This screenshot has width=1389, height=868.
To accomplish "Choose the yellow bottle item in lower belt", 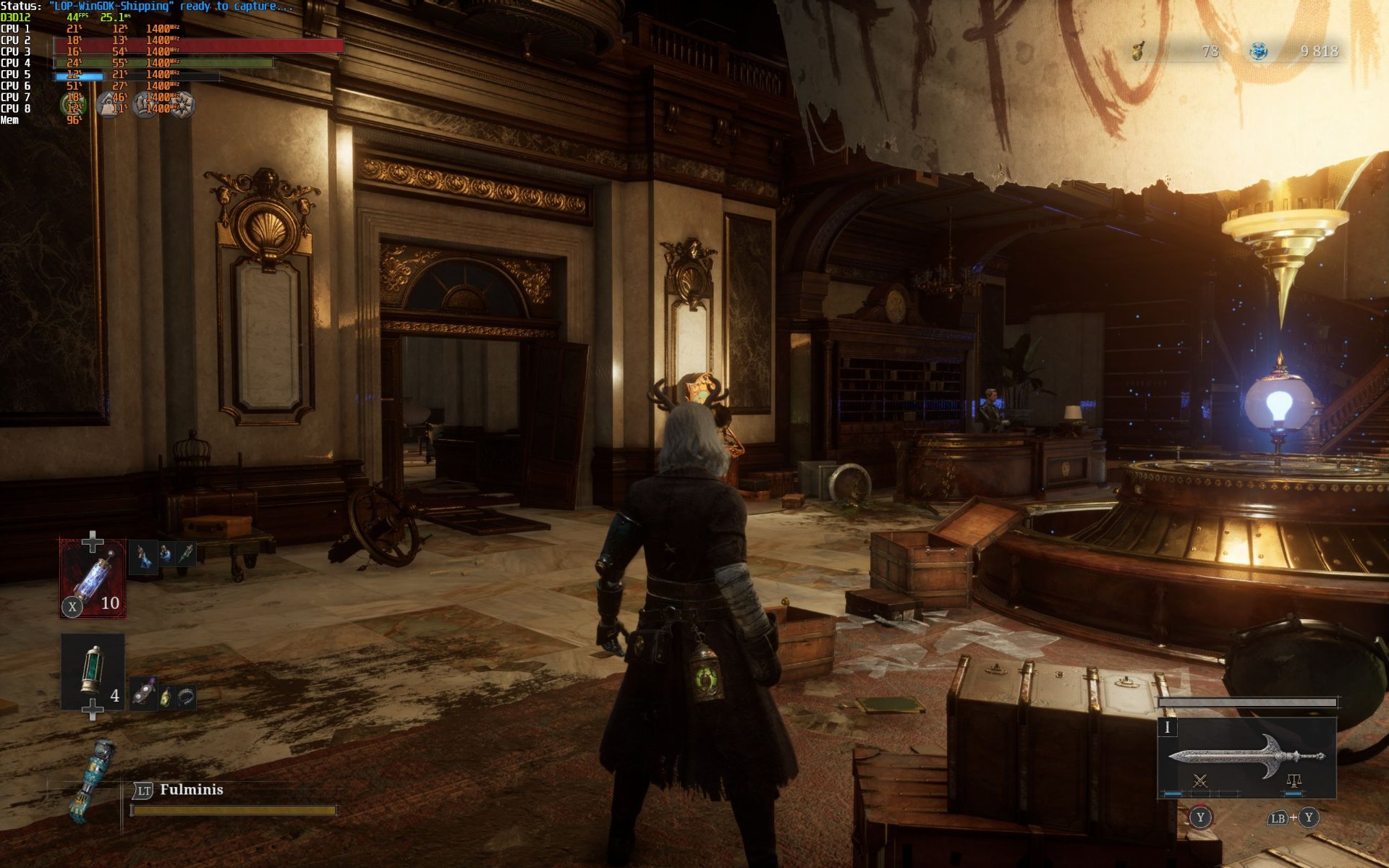I will (166, 697).
